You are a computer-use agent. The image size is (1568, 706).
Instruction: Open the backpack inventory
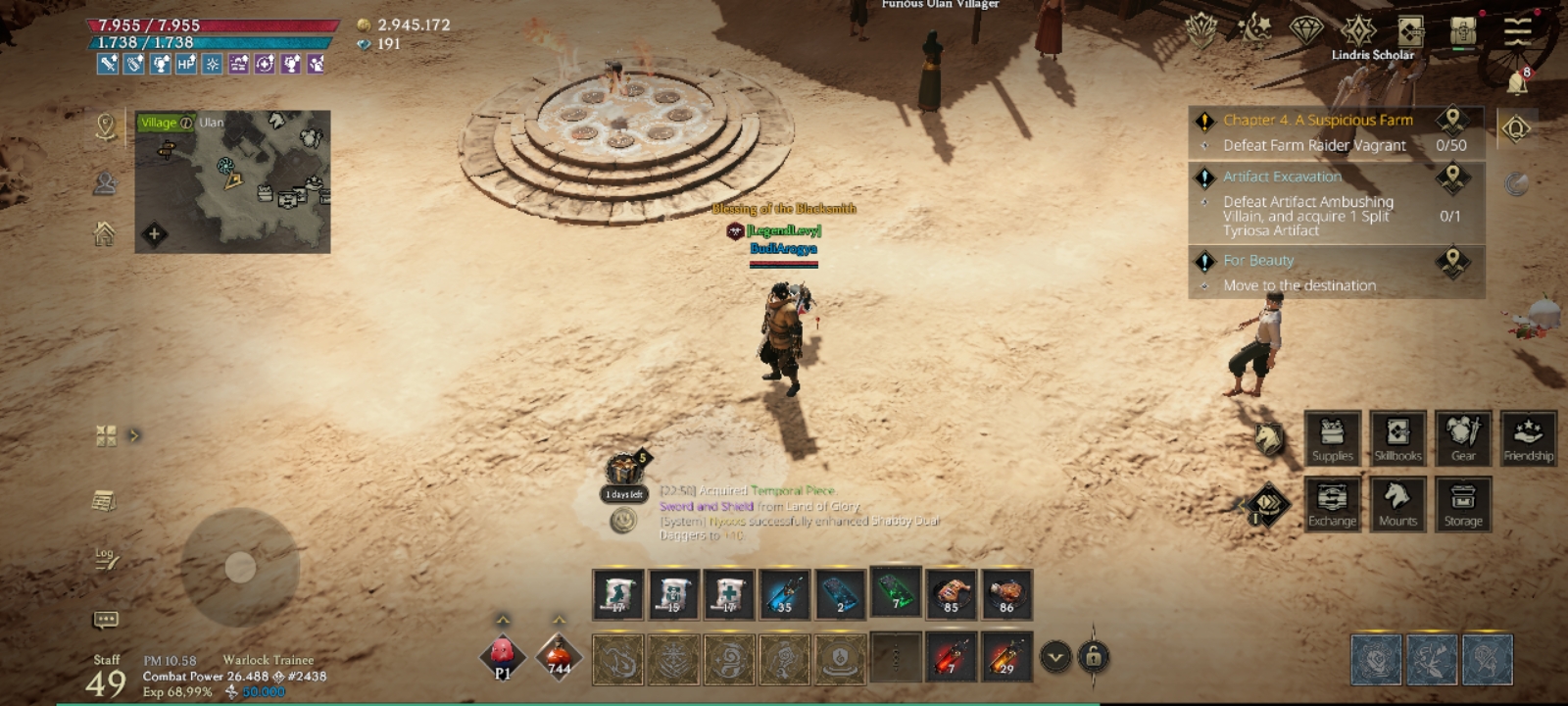[x=1463, y=31]
